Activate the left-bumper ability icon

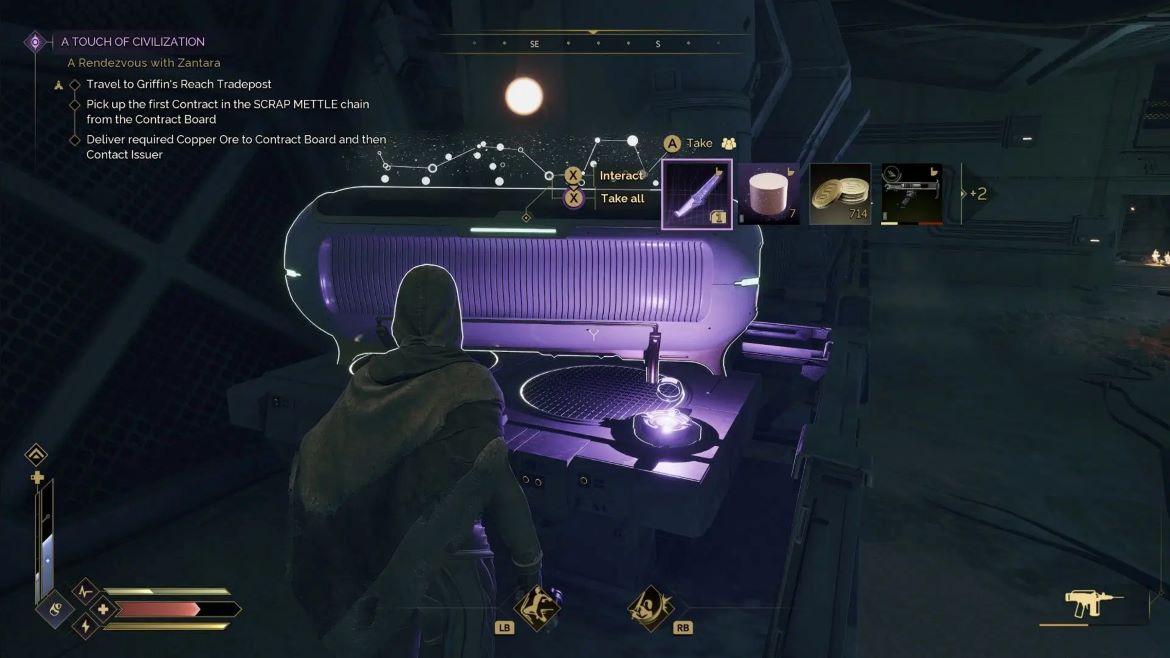535,606
